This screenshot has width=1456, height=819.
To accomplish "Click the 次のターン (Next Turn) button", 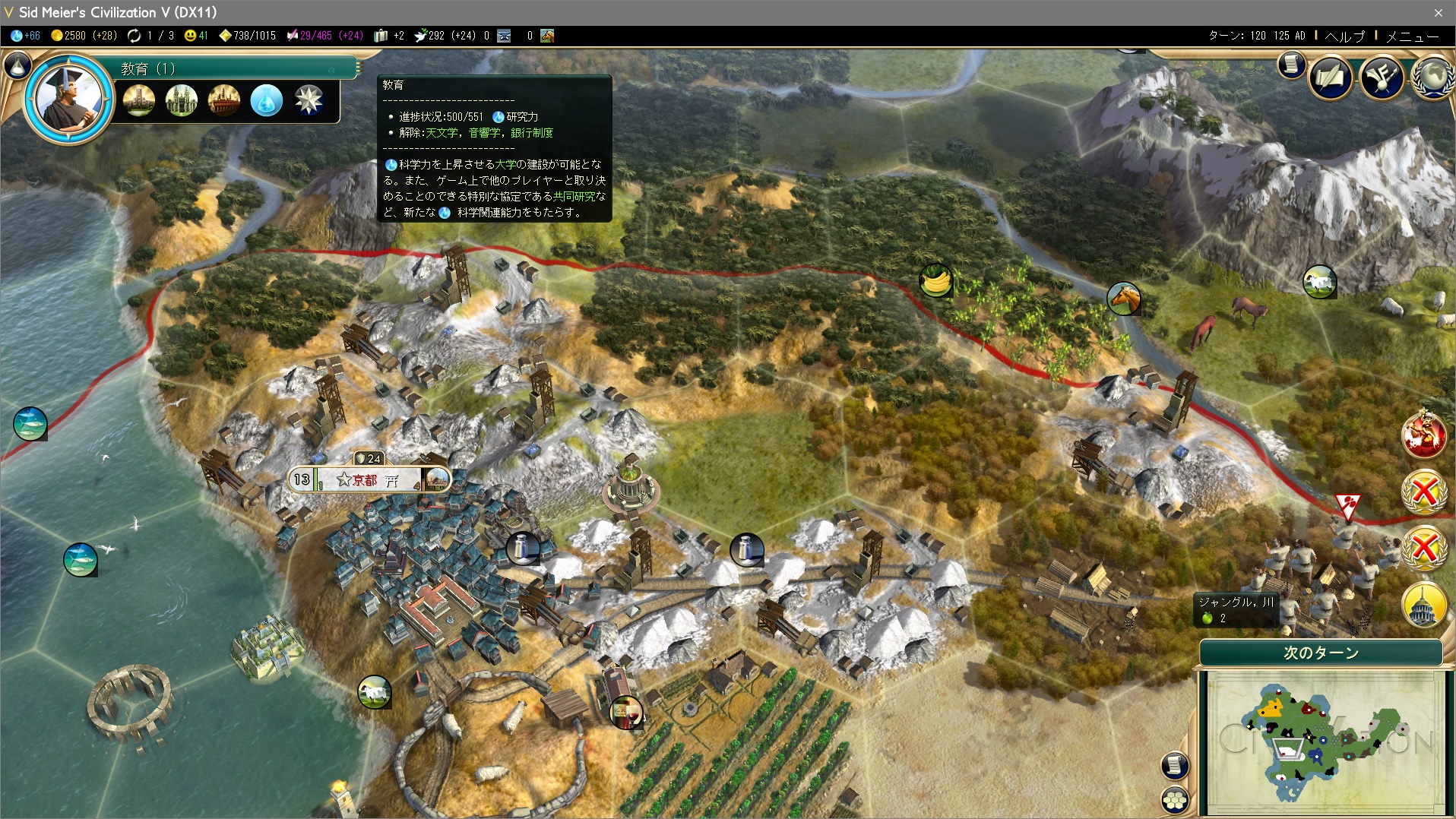I will (x=1321, y=653).
